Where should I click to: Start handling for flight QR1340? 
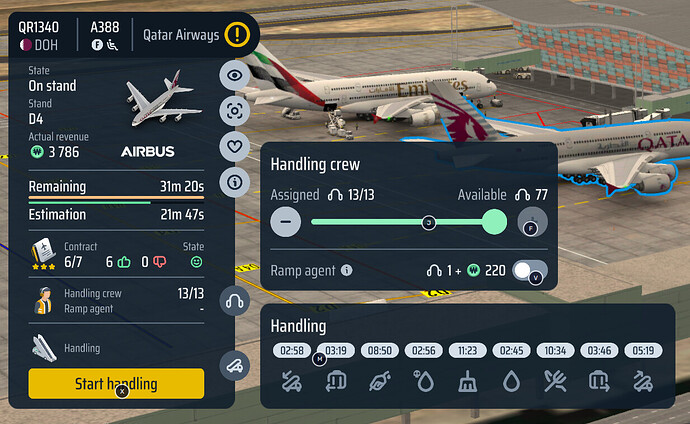[116, 383]
